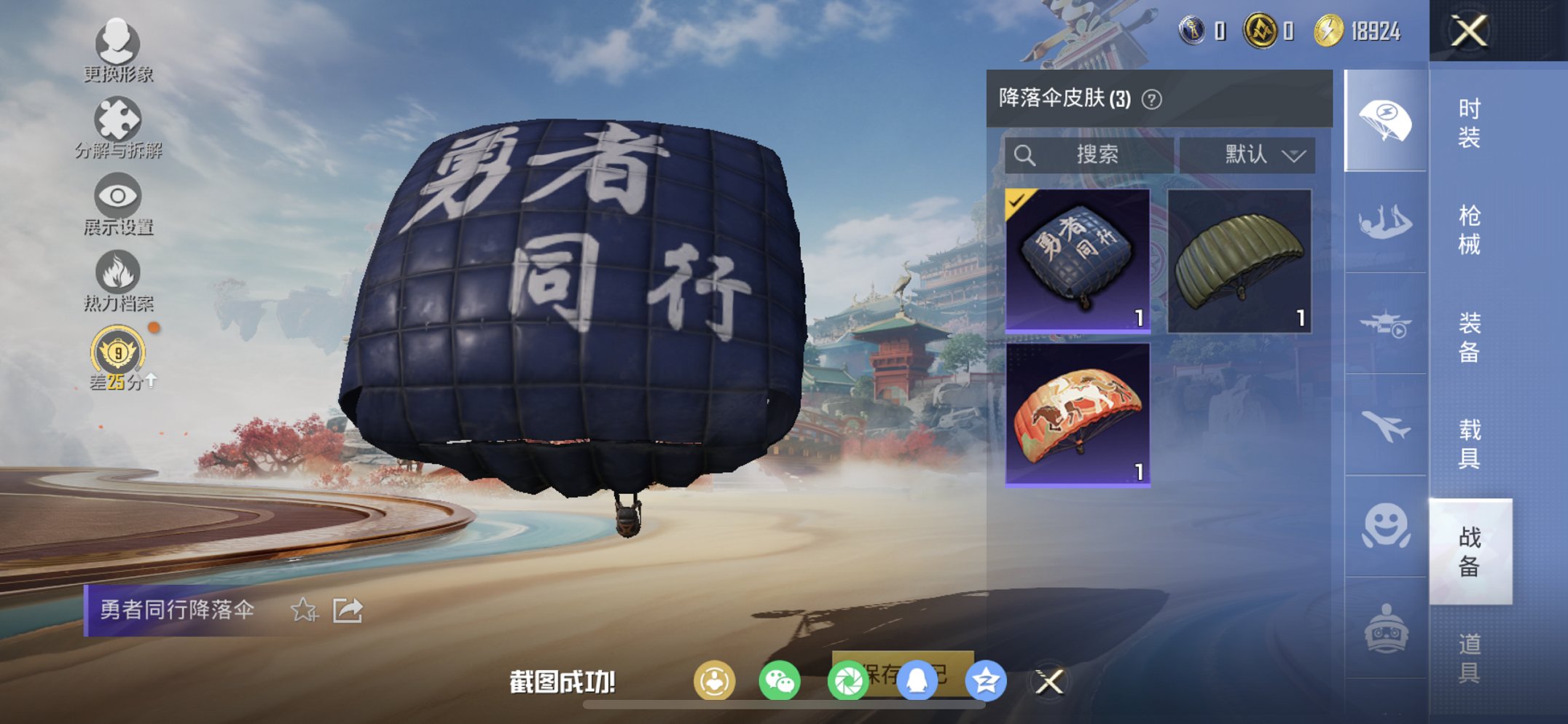1568x724 pixels.
Task: Select the green parachute skin thumbnail
Action: (x=1239, y=262)
